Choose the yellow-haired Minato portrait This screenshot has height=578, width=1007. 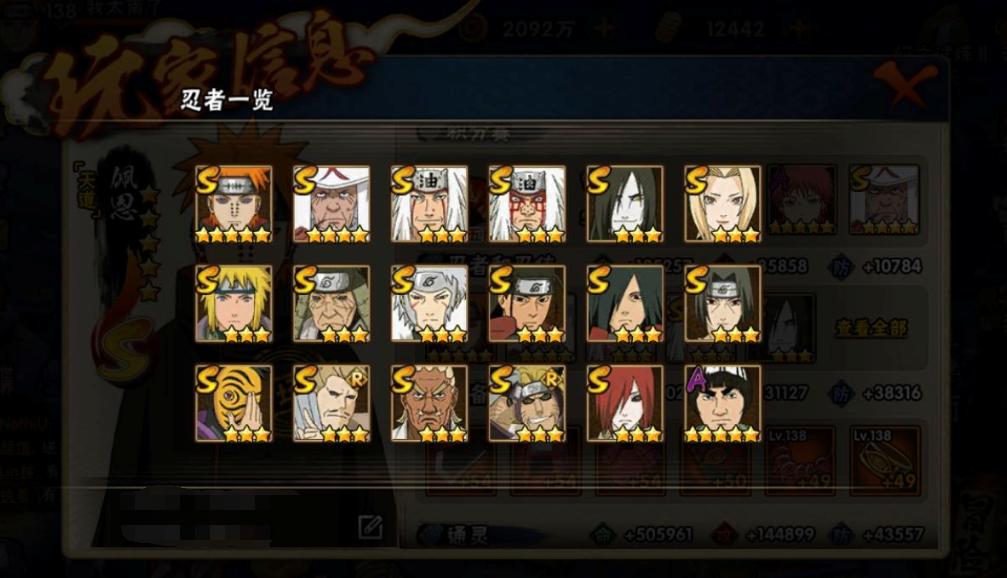pos(233,303)
